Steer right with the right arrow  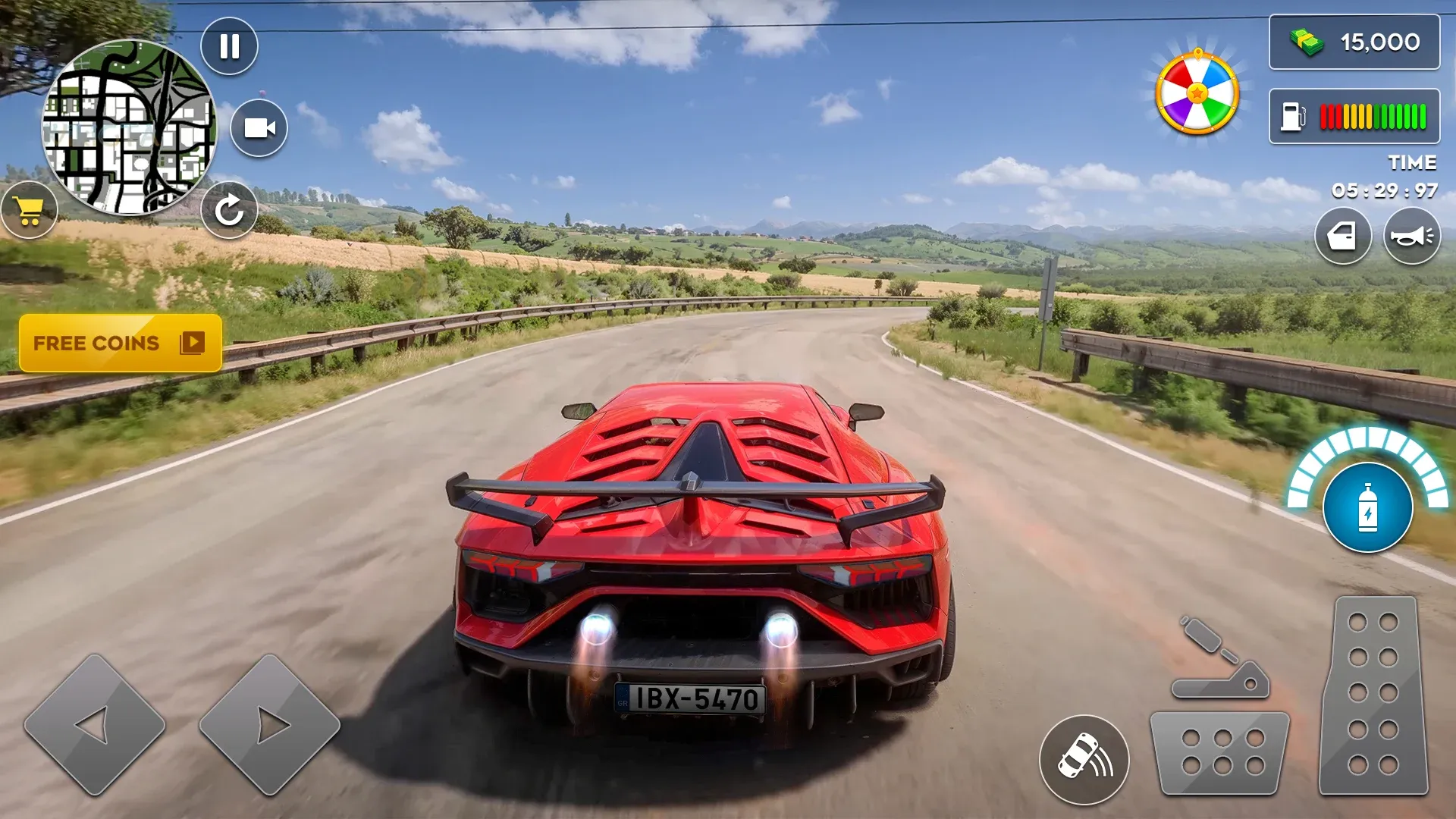(269, 725)
